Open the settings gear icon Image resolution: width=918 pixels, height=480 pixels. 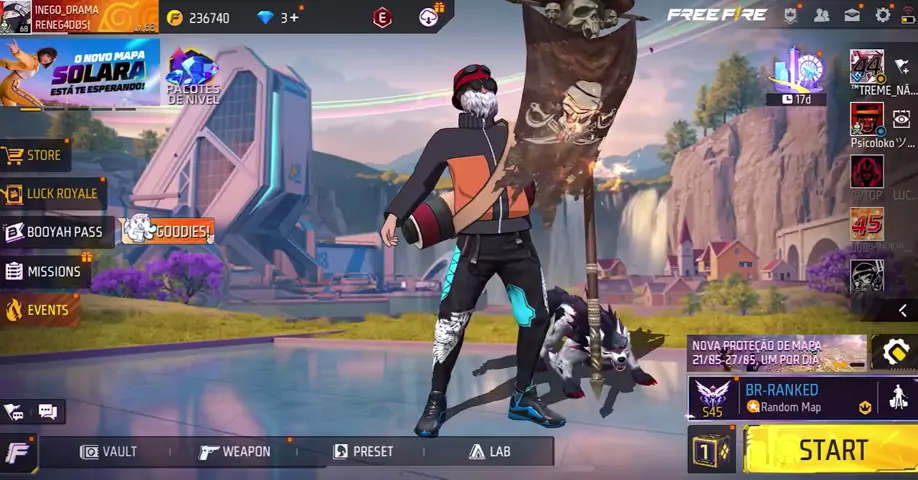coord(882,15)
